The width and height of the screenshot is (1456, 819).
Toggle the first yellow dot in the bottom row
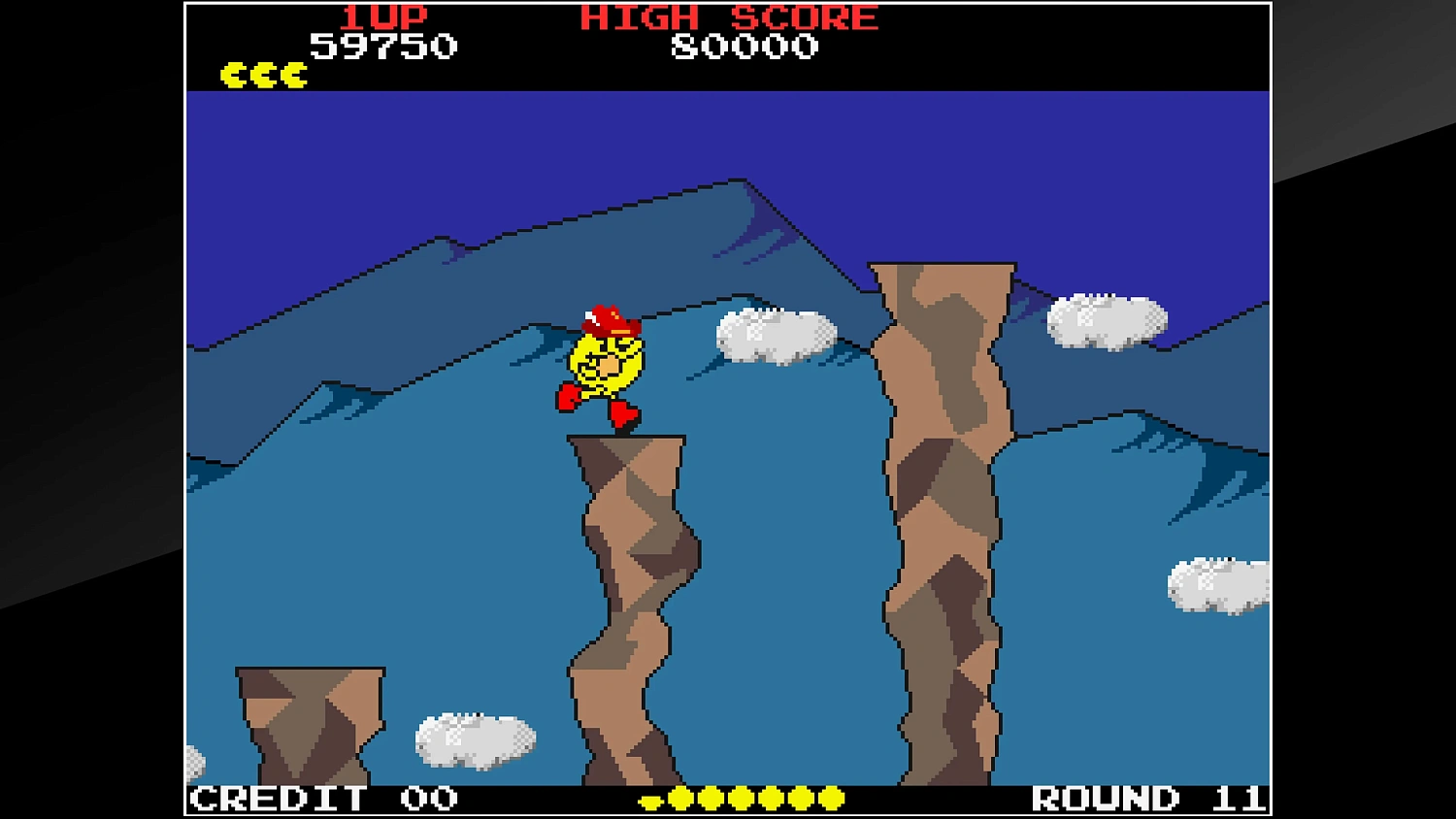point(679,798)
